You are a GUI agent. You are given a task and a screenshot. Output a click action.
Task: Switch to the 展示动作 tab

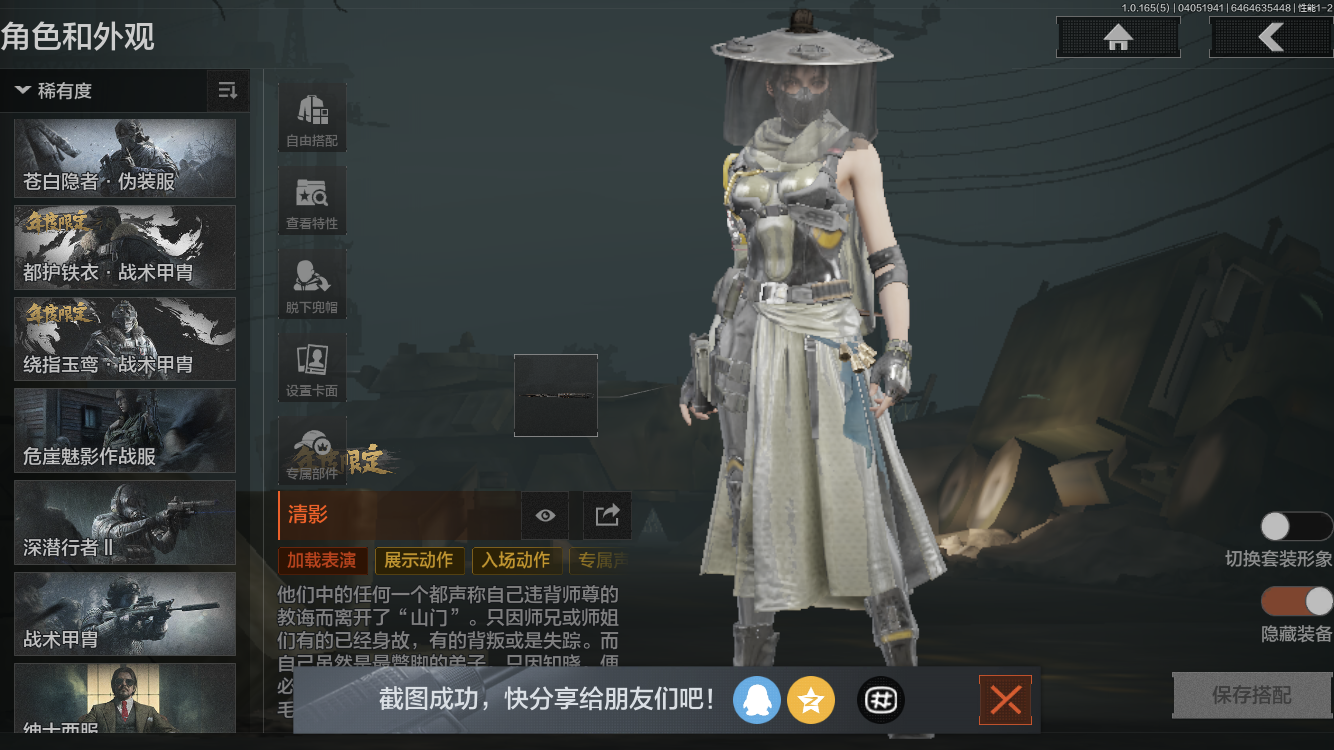point(419,561)
